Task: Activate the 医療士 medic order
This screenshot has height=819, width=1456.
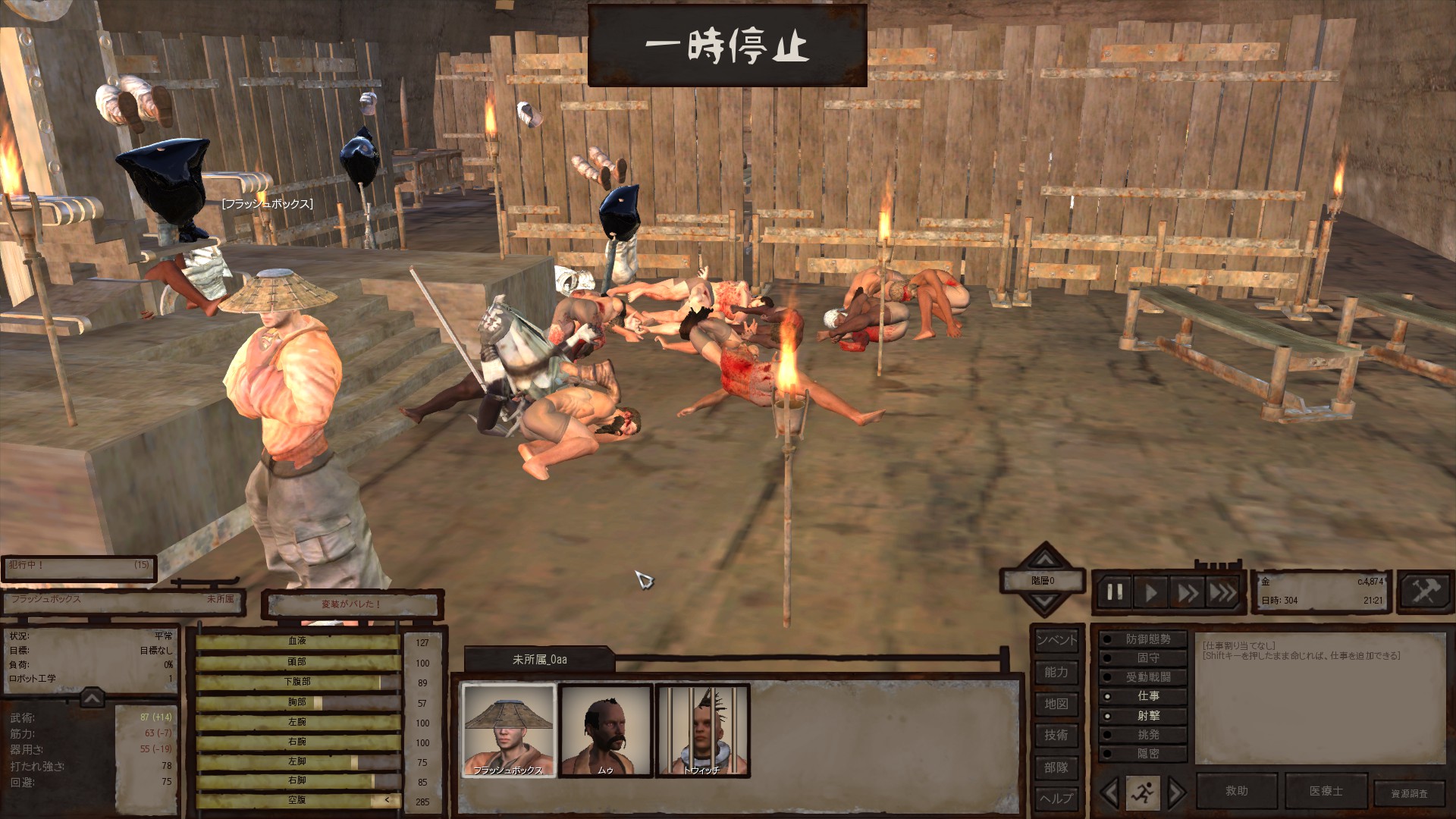Action: click(x=1326, y=791)
